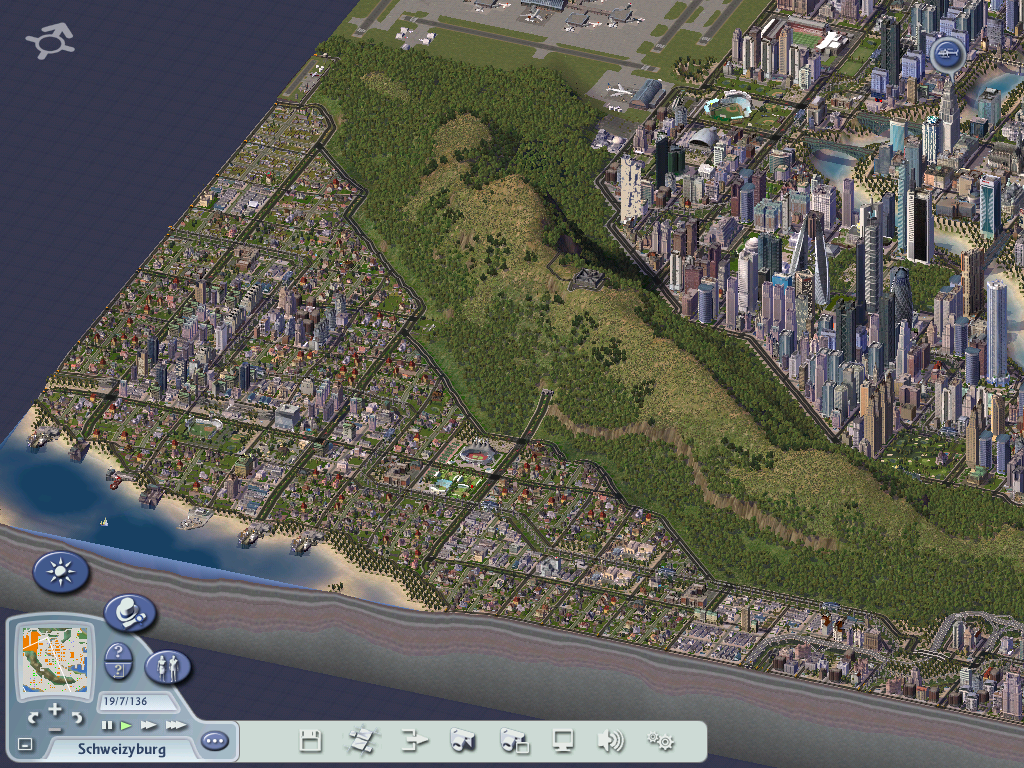Screen dimensions: 1024x768
Task: Collapse the control panel with minimize button
Action: 25,744
